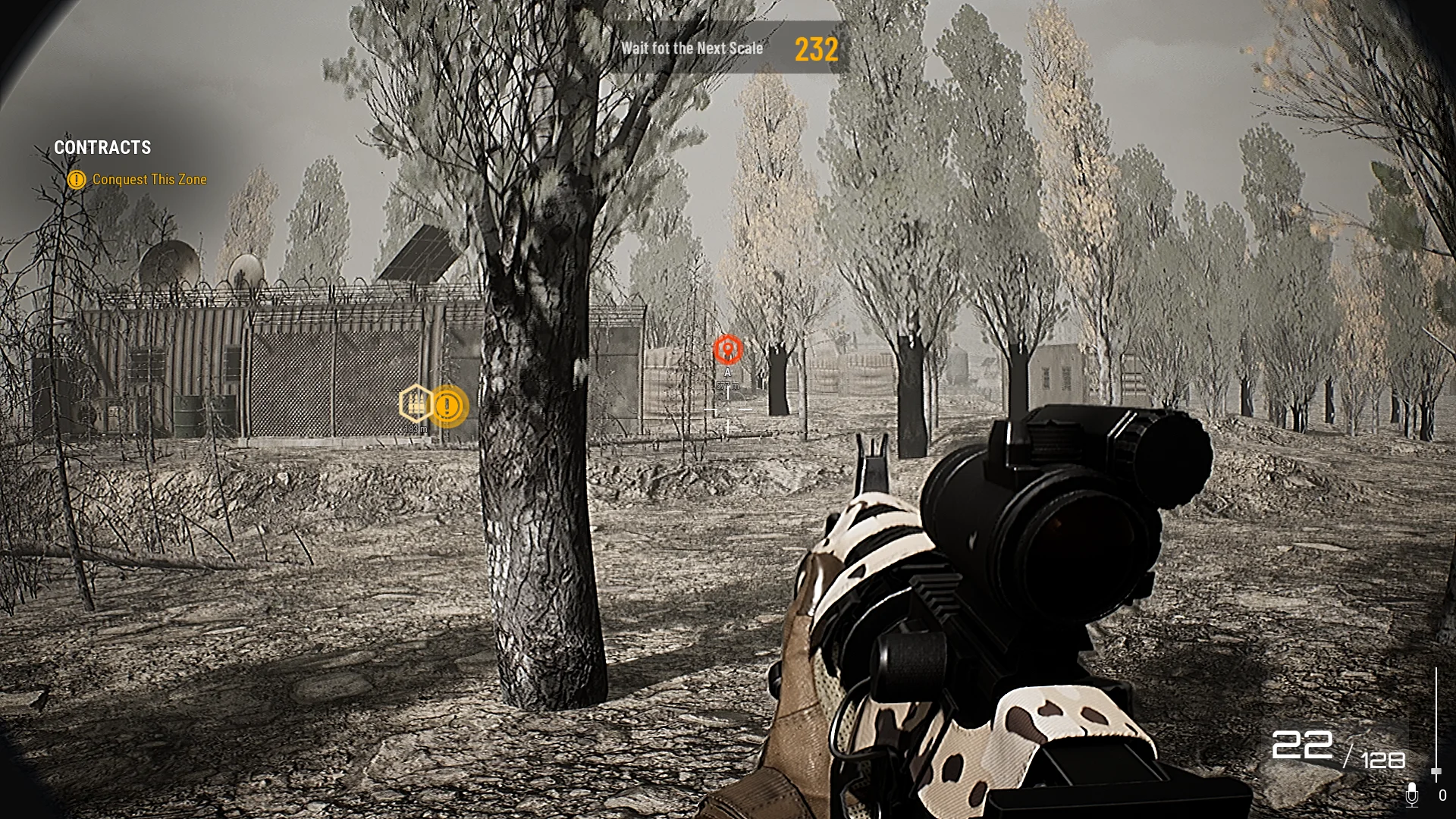Click the red objective A marker
1456x819 pixels.
[728, 350]
